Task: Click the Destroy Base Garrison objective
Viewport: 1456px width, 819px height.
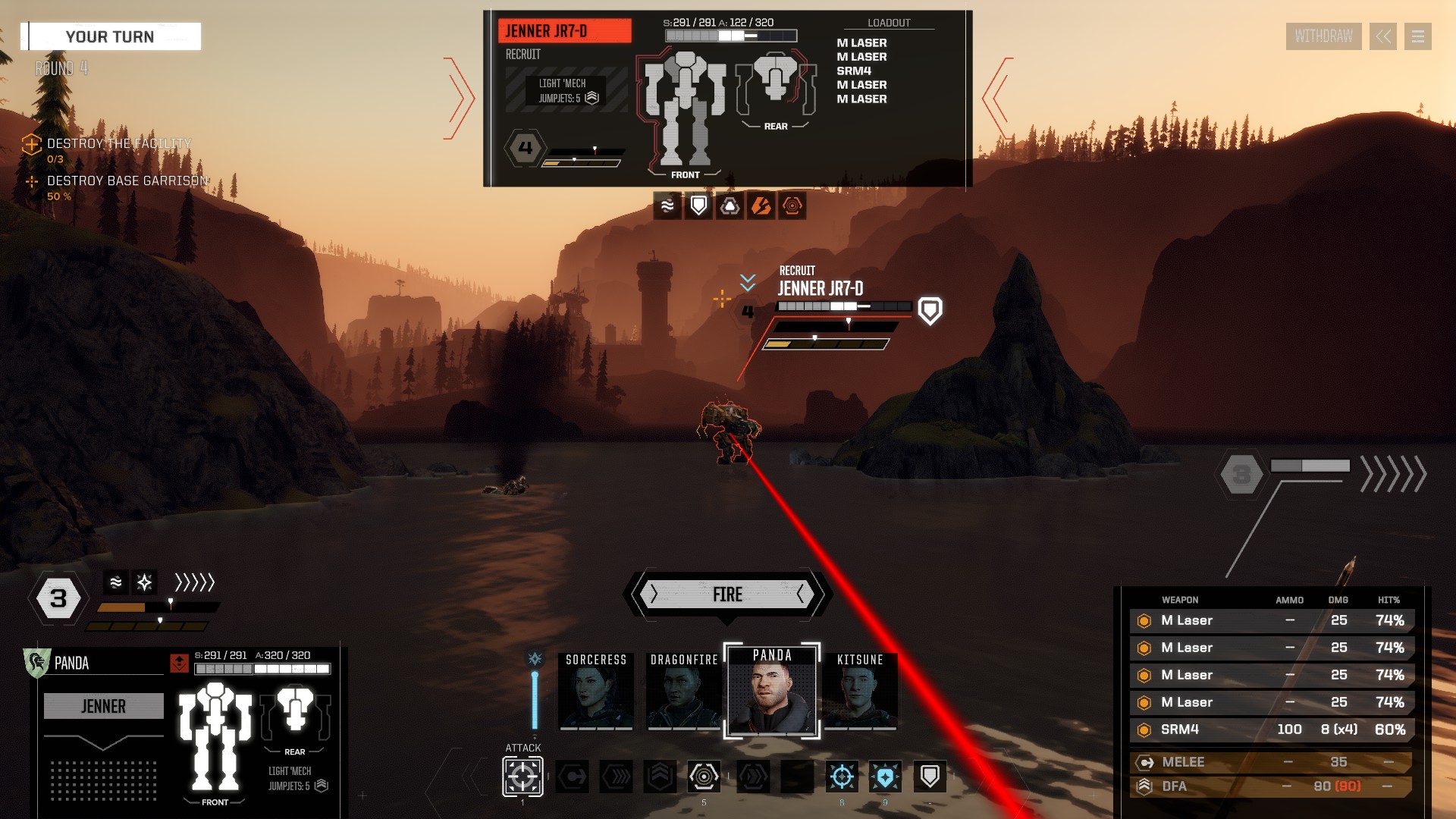Action: pos(127,180)
